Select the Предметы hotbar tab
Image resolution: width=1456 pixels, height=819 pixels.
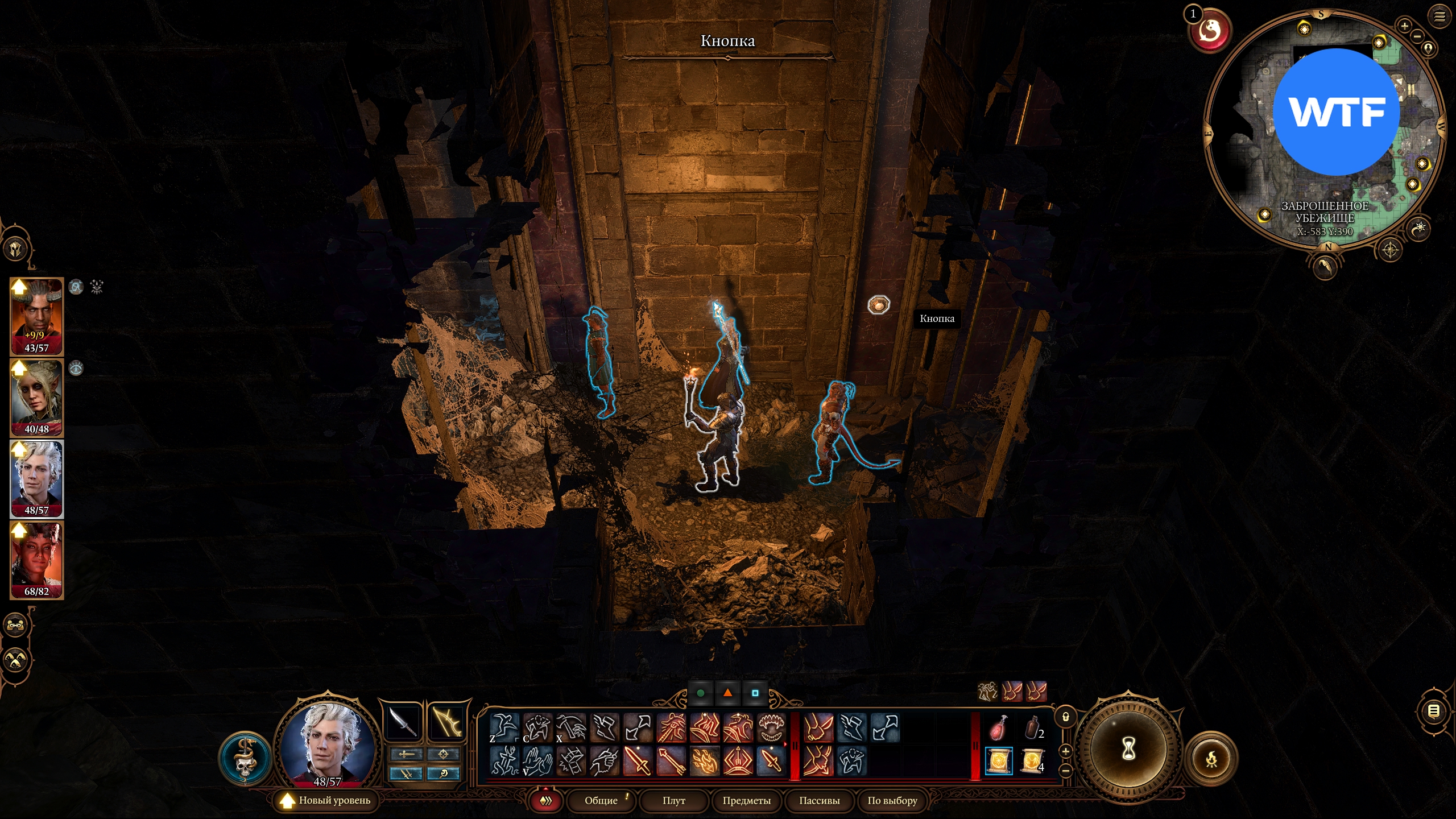point(746,800)
